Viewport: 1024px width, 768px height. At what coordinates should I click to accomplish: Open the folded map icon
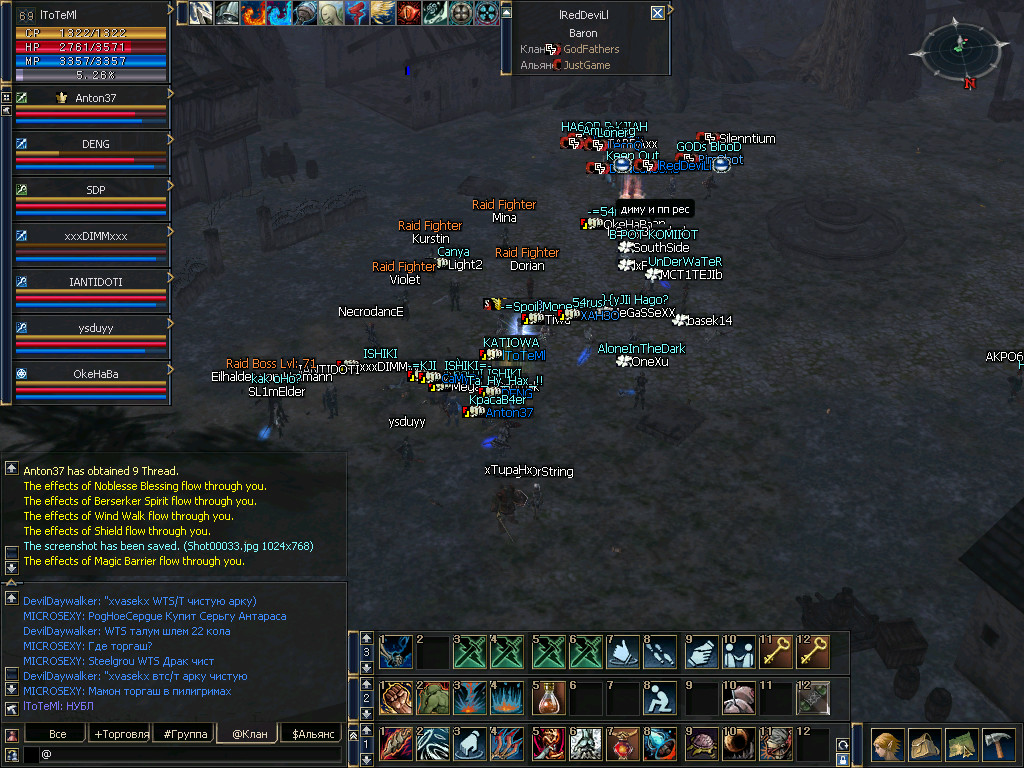click(x=961, y=744)
